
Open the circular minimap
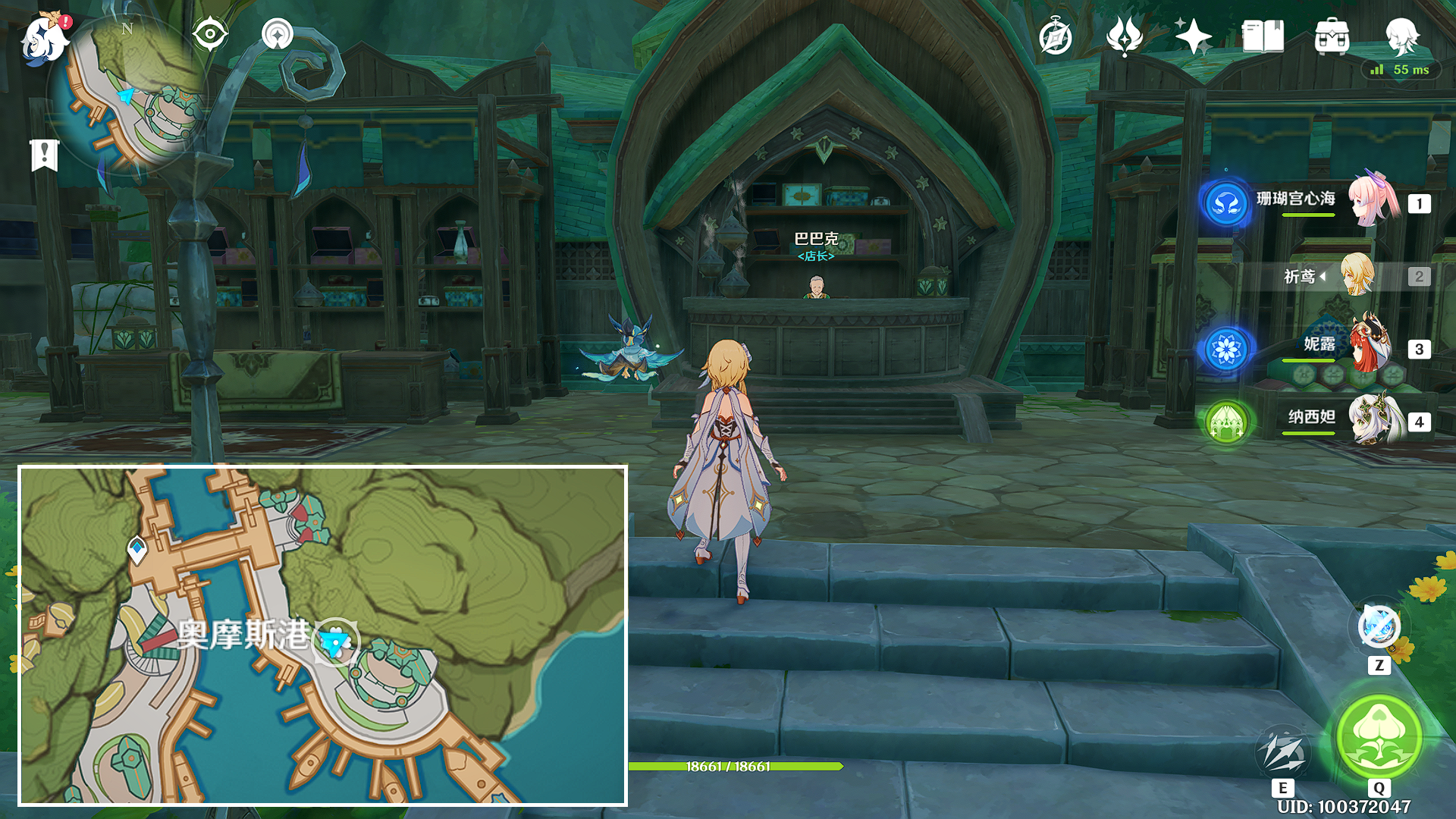click(127, 95)
